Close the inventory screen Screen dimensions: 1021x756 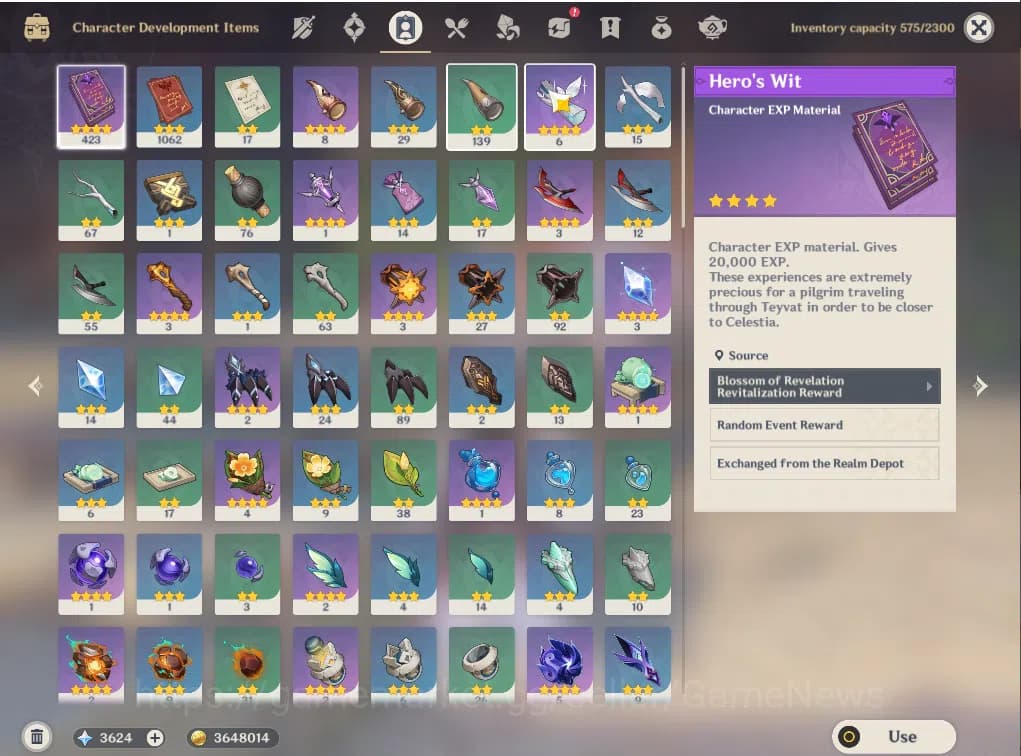tap(979, 28)
